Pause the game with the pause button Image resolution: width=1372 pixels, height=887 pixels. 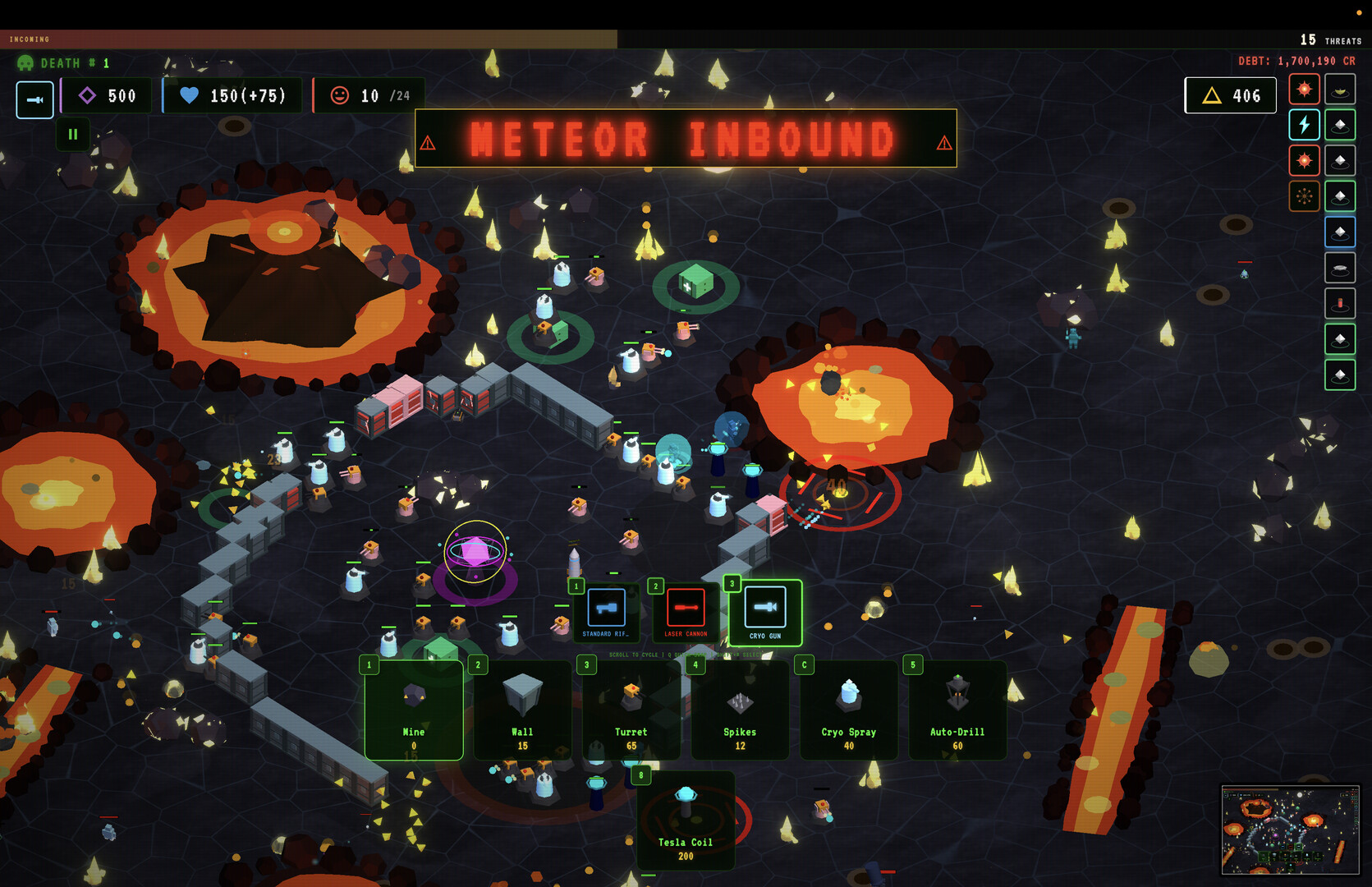point(73,134)
